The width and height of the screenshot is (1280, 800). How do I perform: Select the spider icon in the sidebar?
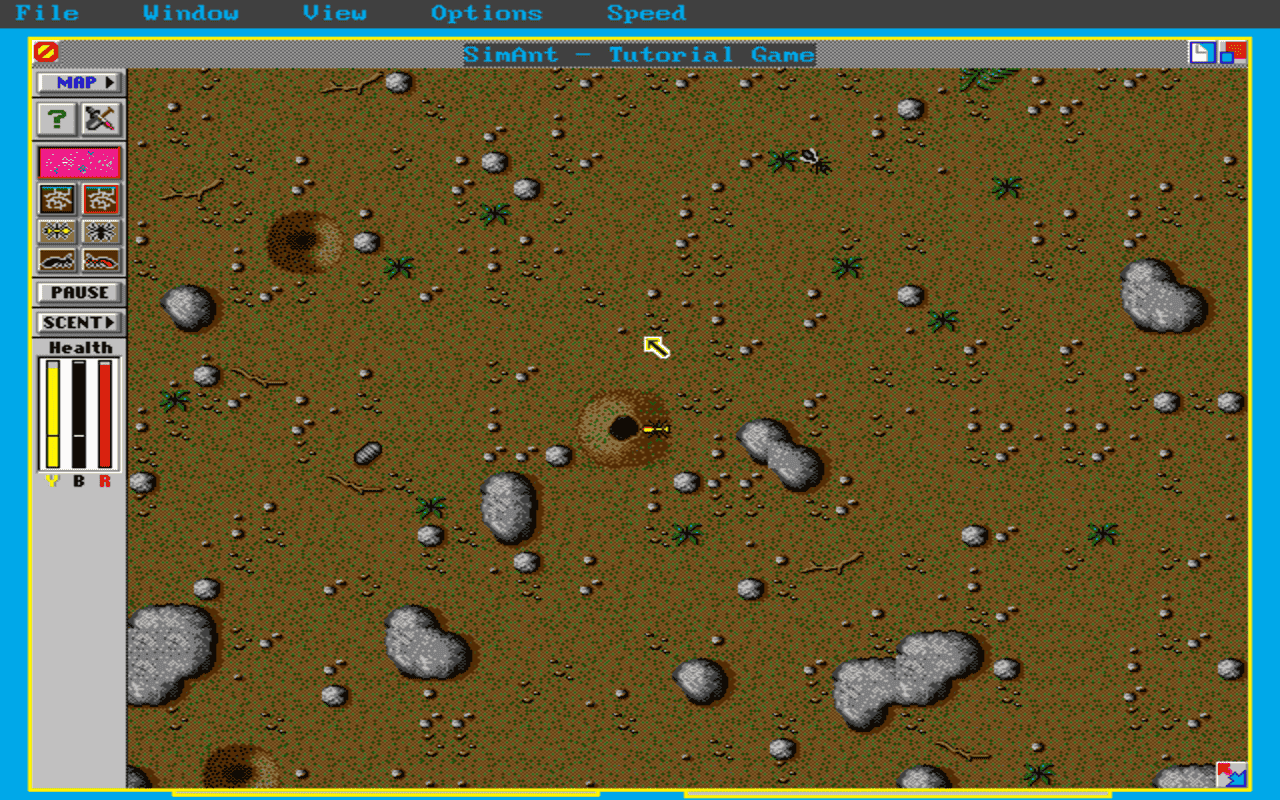103,231
